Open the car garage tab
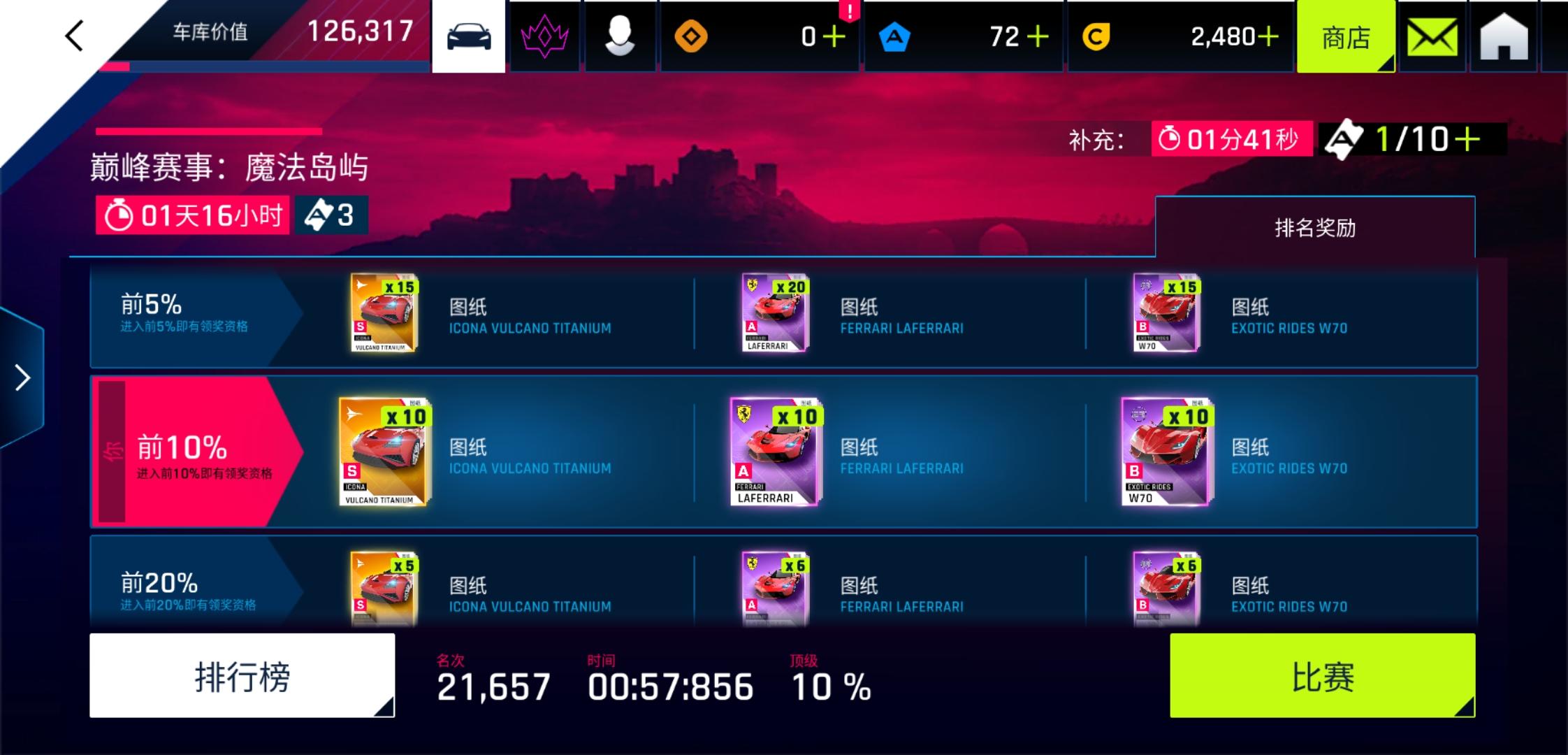 tap(468, 35)
